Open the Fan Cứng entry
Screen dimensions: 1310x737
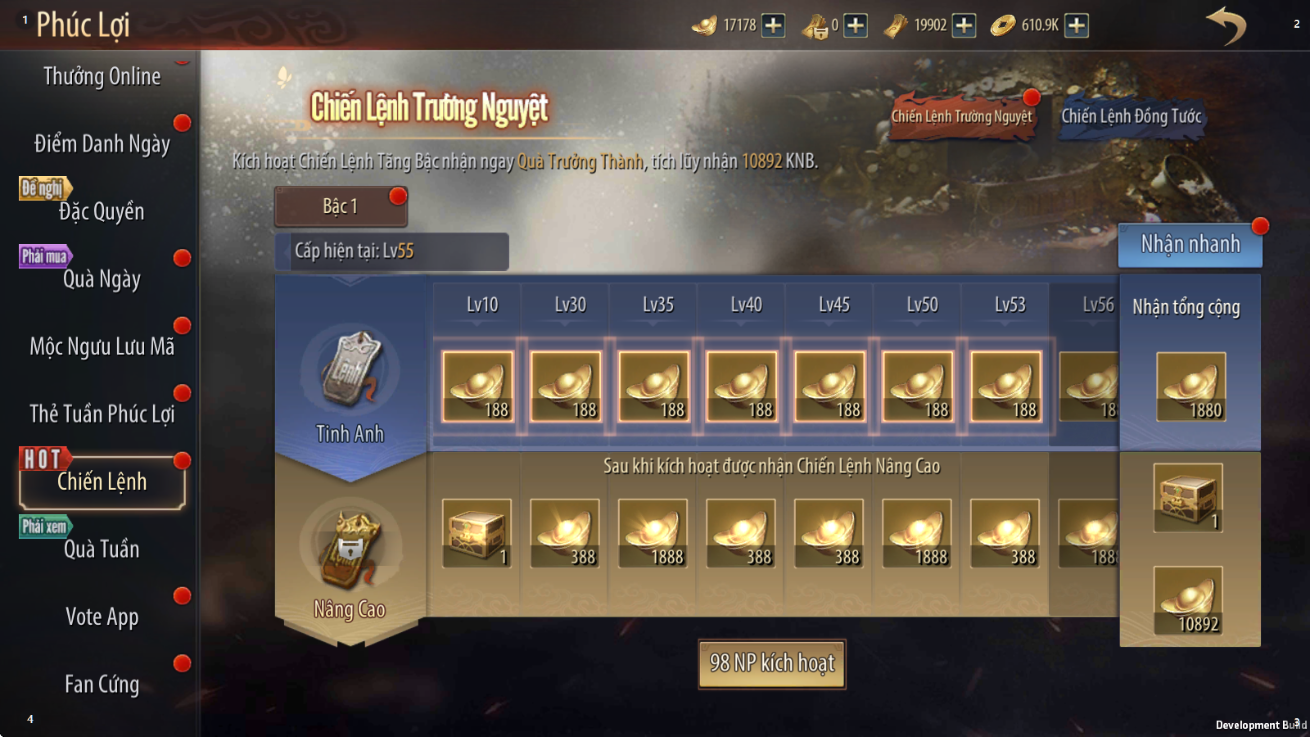102,685
